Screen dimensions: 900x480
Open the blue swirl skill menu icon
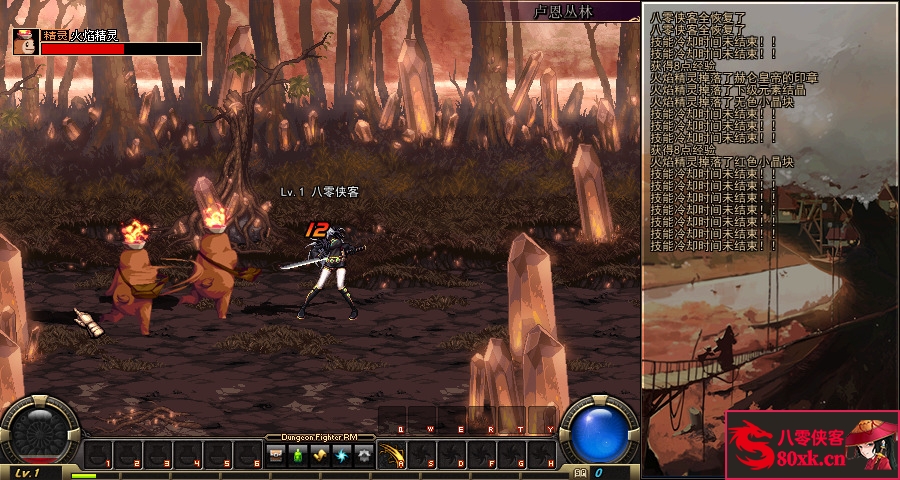[341, 455]
